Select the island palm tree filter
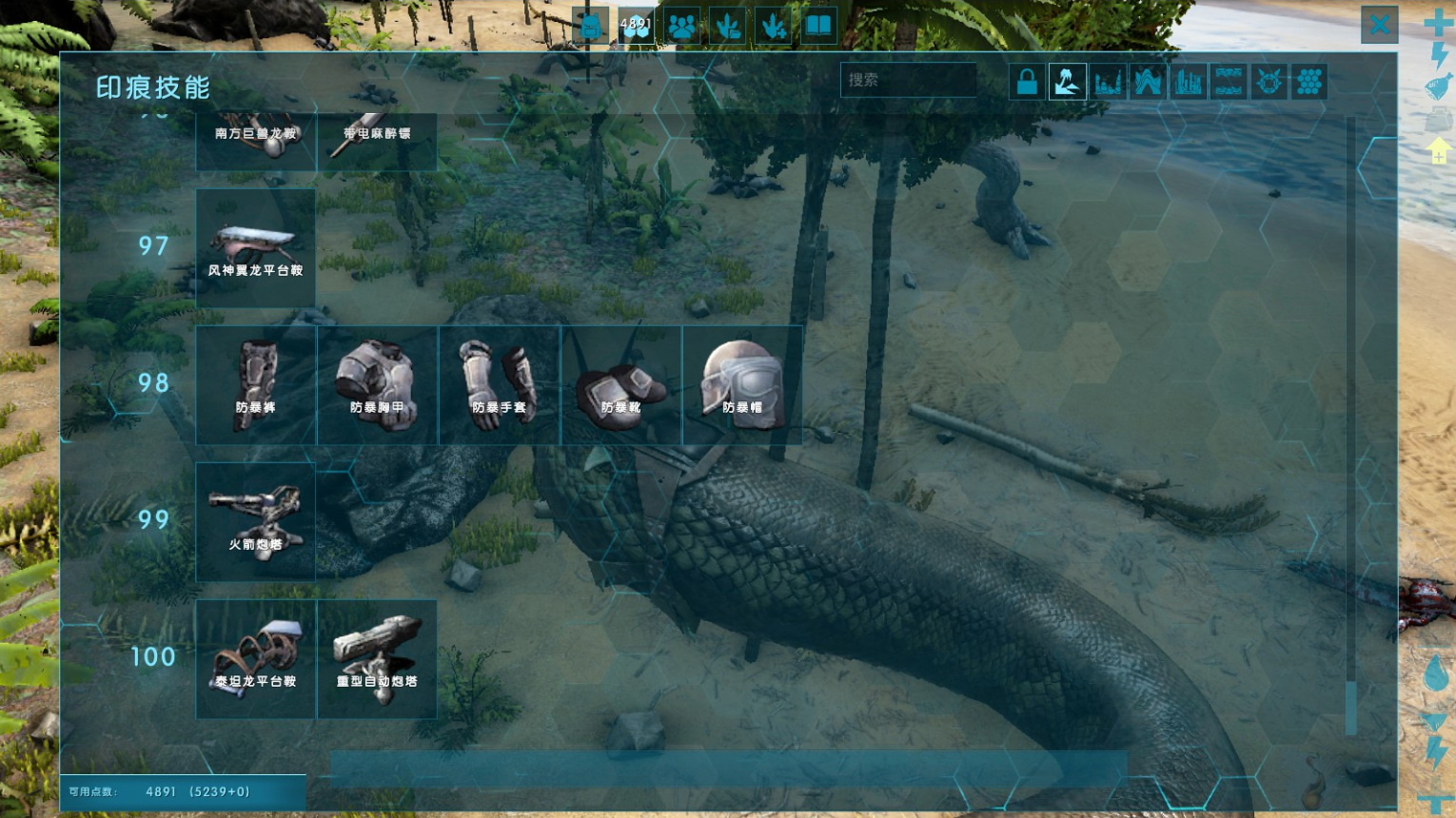Image resolution: width=1456 pixels, height=818 pixels. point(1068,82)
